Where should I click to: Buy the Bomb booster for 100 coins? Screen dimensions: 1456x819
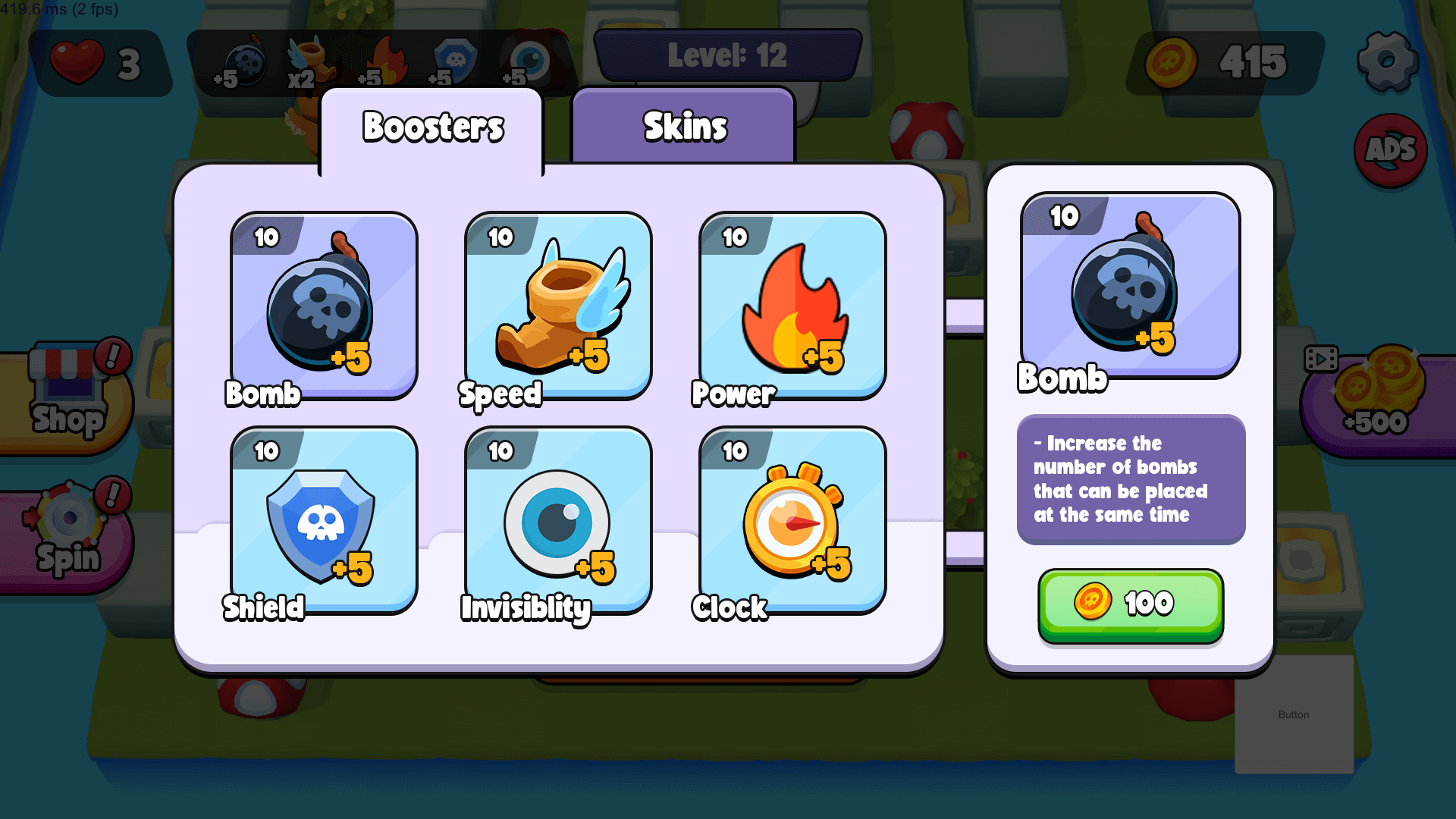[x=1130, y=604]
